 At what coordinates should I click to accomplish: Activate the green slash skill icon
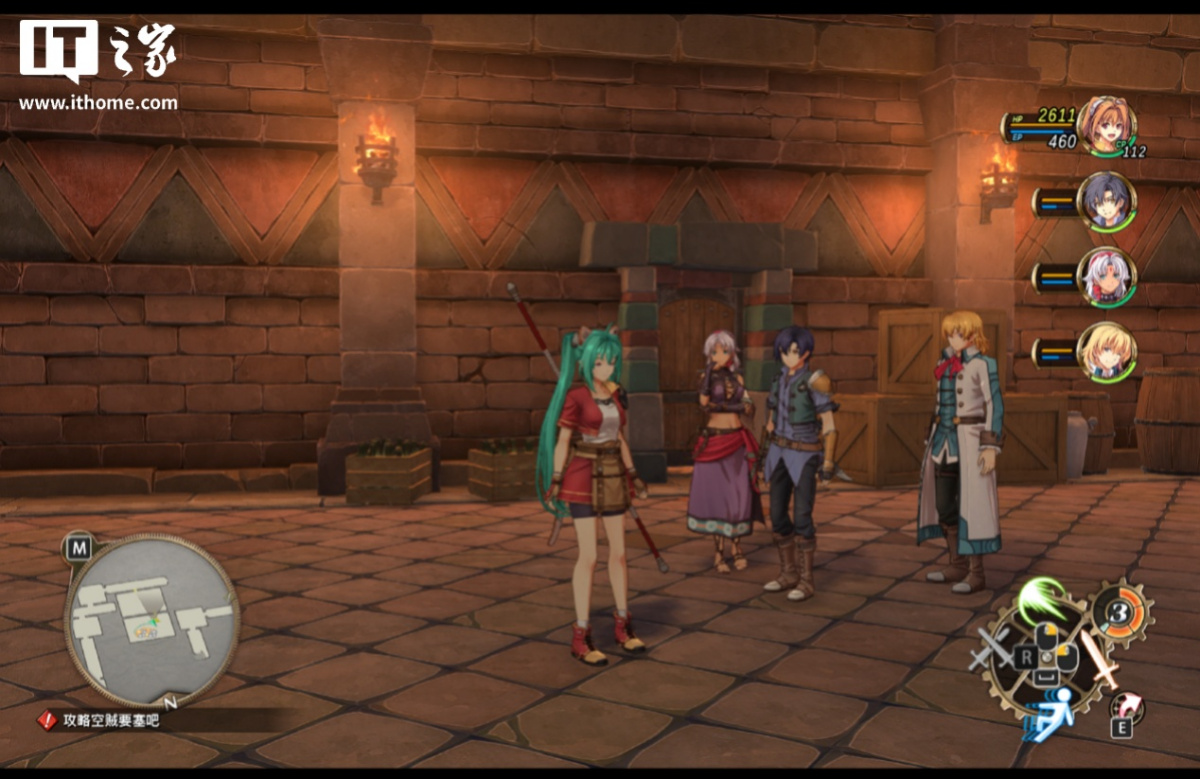tap(1041, 599)
